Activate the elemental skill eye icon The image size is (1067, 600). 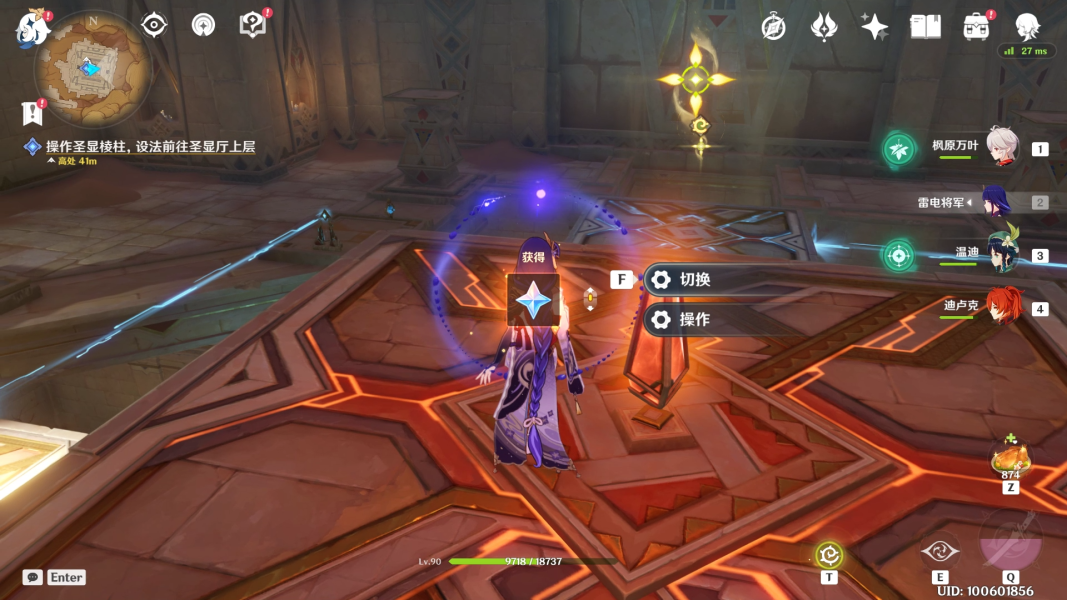(940, 549)
